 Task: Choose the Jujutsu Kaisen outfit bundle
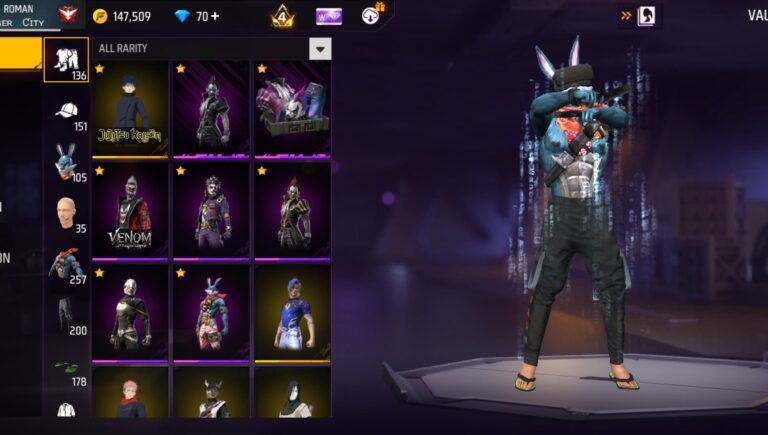point(130,109)
